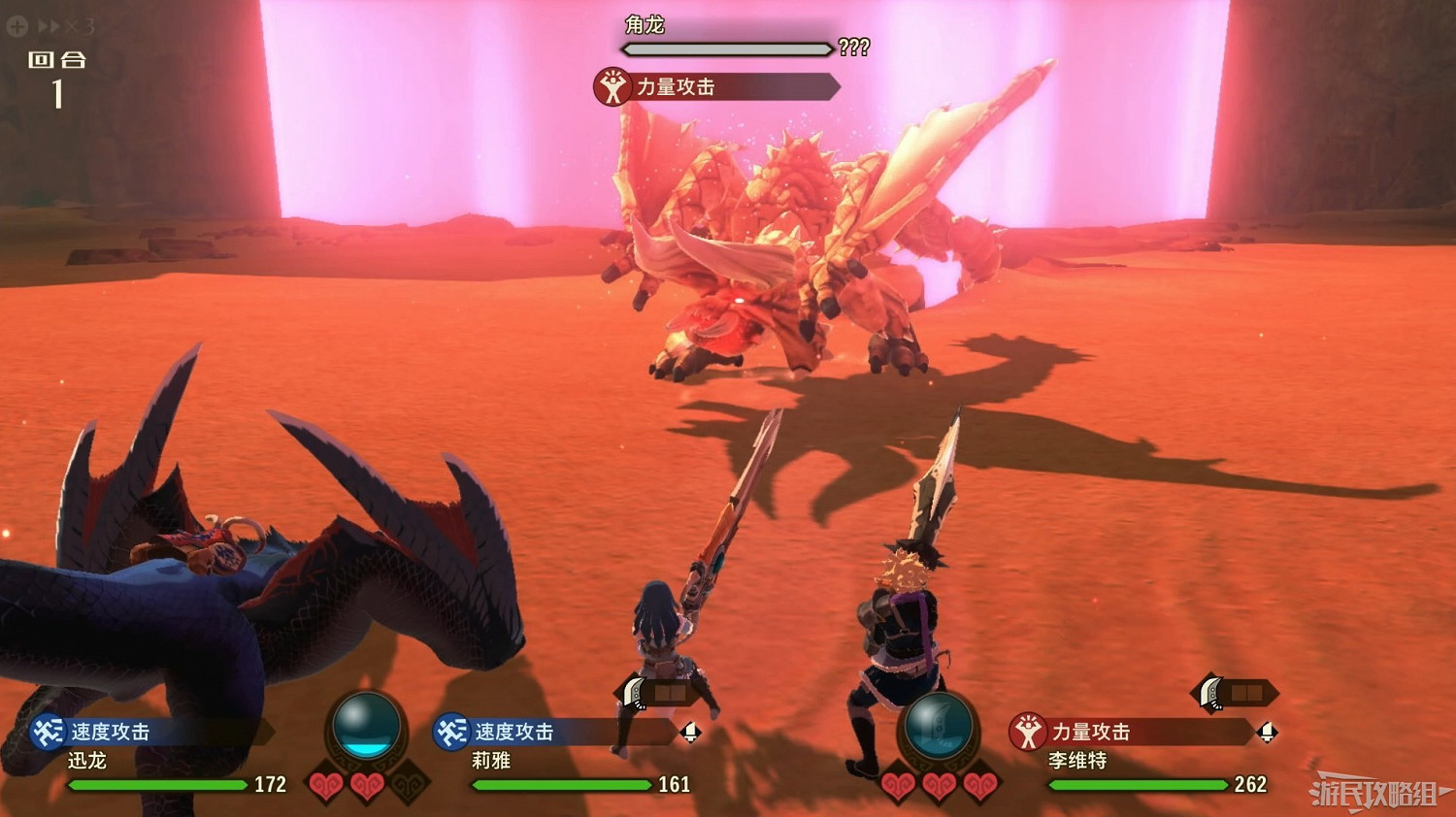The width and height of the screenshot is (1456, 817).
Task: Select the small sword icon beside 莉雅's banner
Action: (x=689, y=733)
